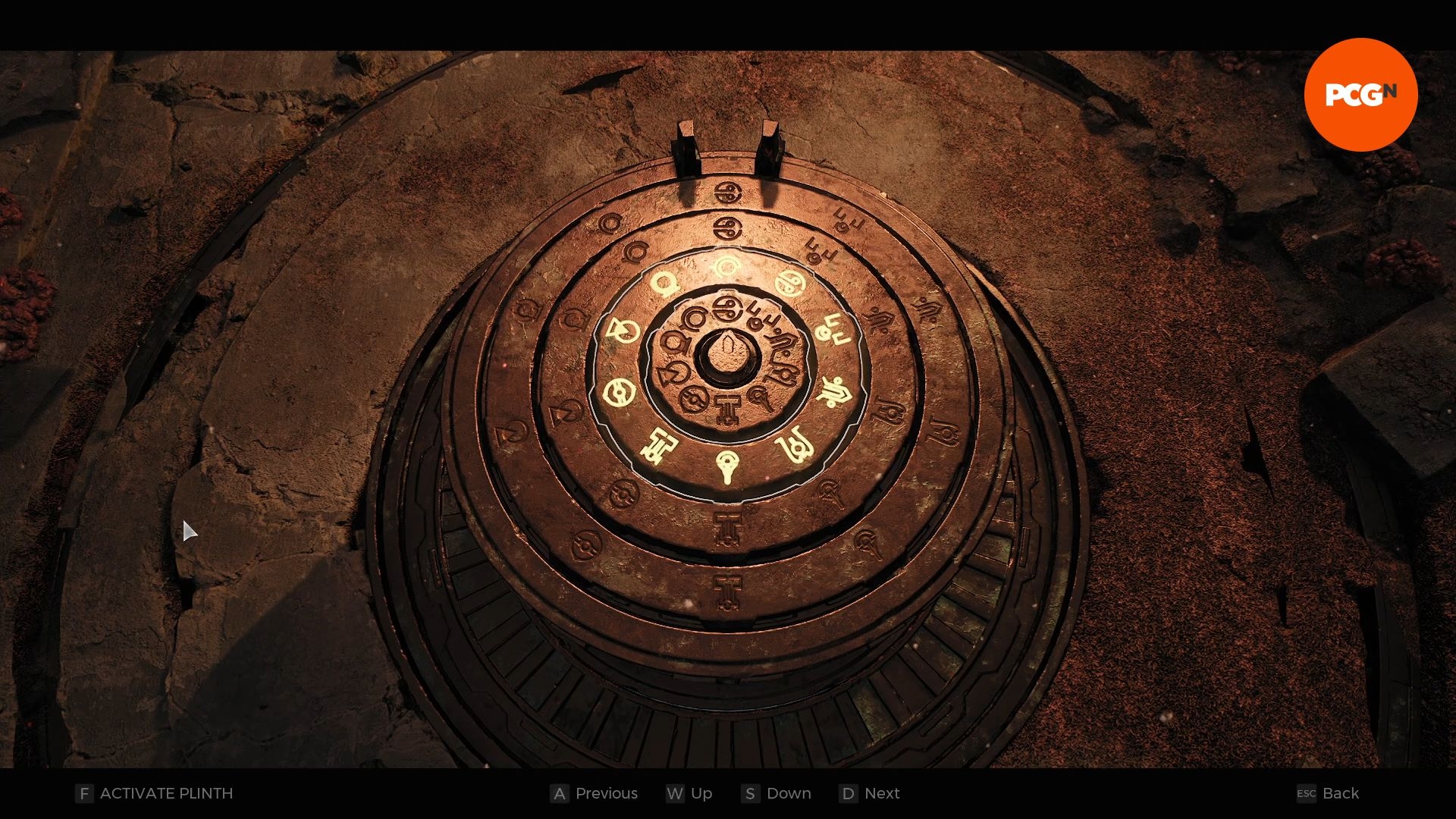
Task: Click the orange PCGN logo badge
Action: point(1360,95)
